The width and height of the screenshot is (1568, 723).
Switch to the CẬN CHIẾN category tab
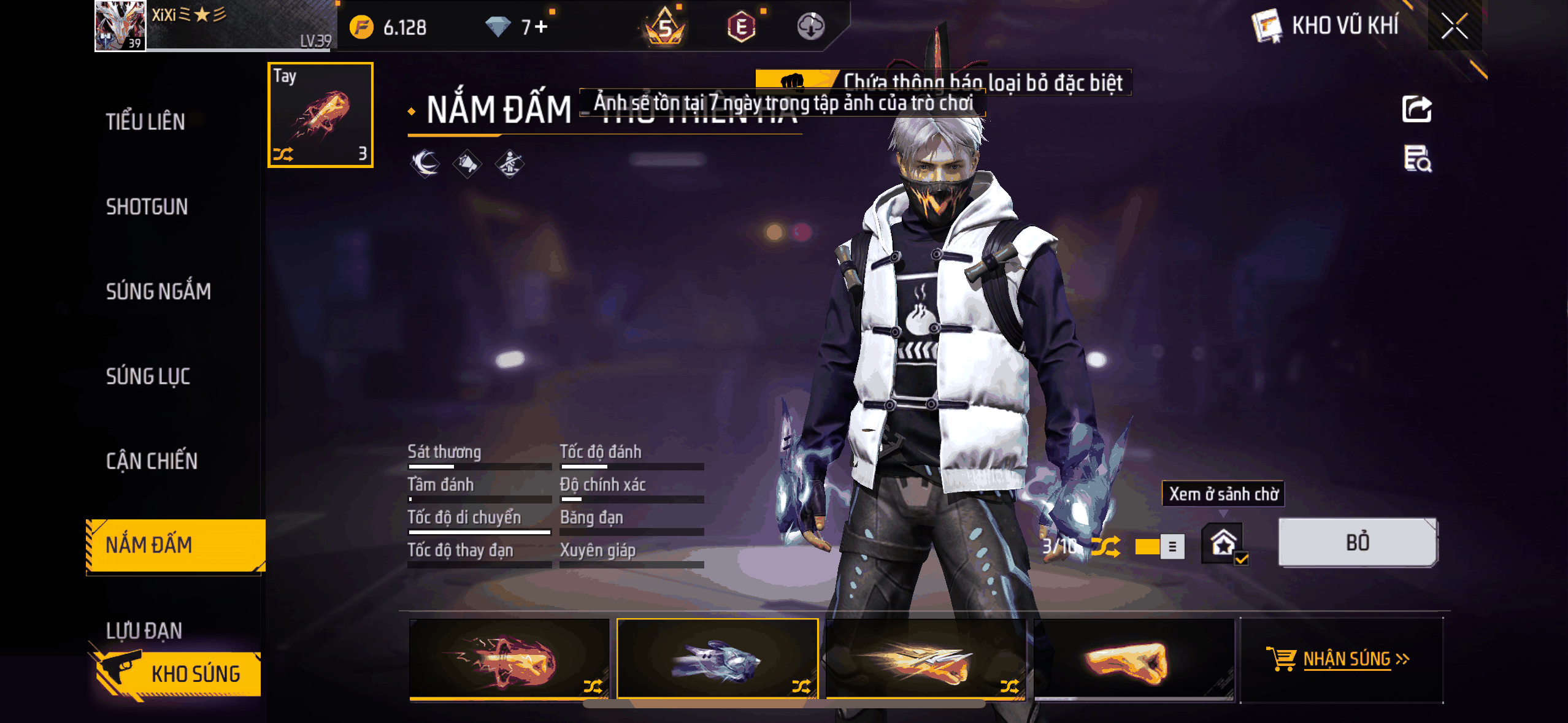(x=153, y=460)
